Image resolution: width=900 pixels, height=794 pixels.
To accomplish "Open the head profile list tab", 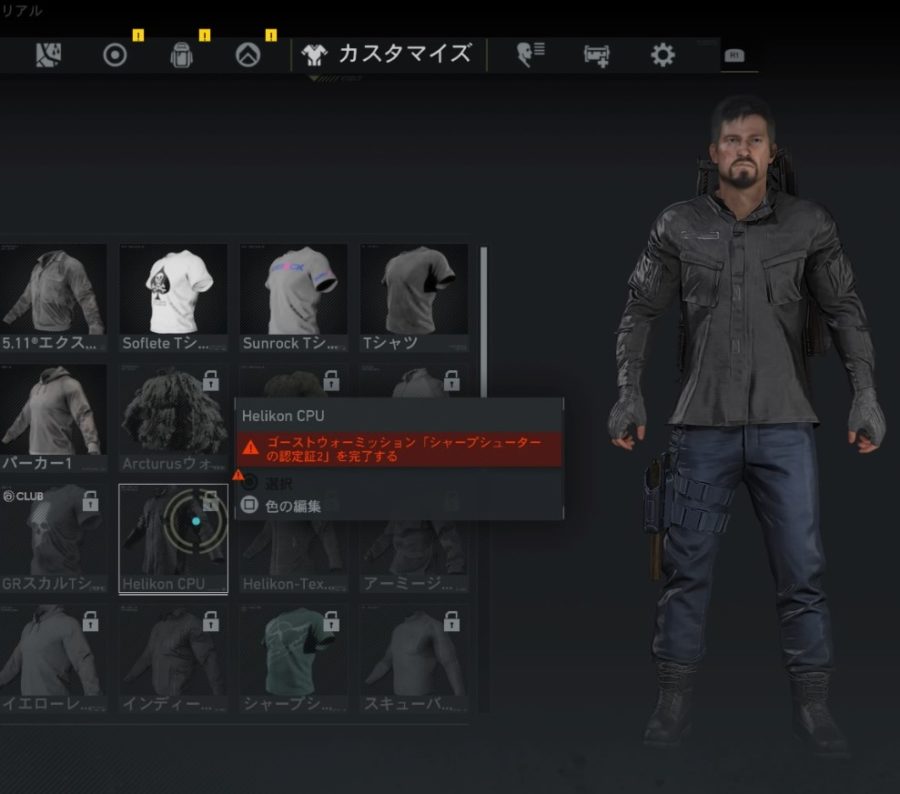I will 530,55.
